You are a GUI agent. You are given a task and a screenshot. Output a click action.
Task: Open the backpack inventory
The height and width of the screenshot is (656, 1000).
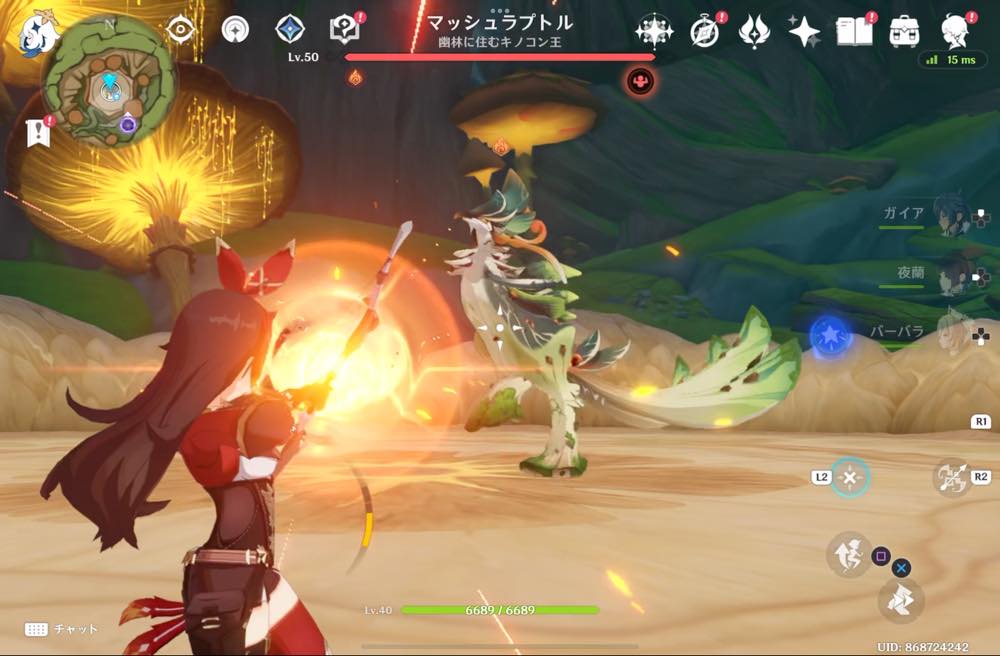coord(904,31)
